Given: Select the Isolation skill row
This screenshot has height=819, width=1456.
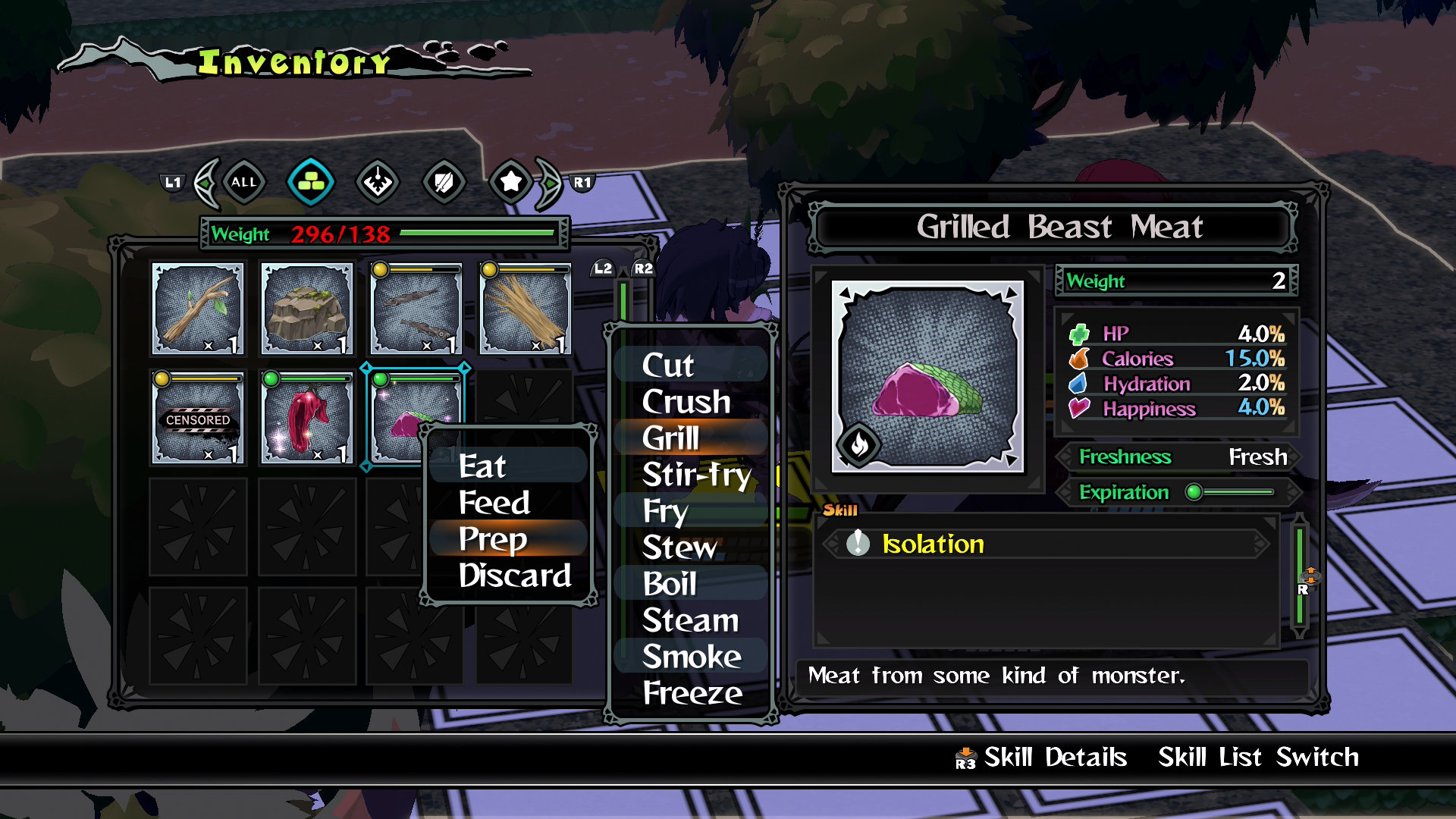Looking at the screenshot, I should [x=1046, y=544].
